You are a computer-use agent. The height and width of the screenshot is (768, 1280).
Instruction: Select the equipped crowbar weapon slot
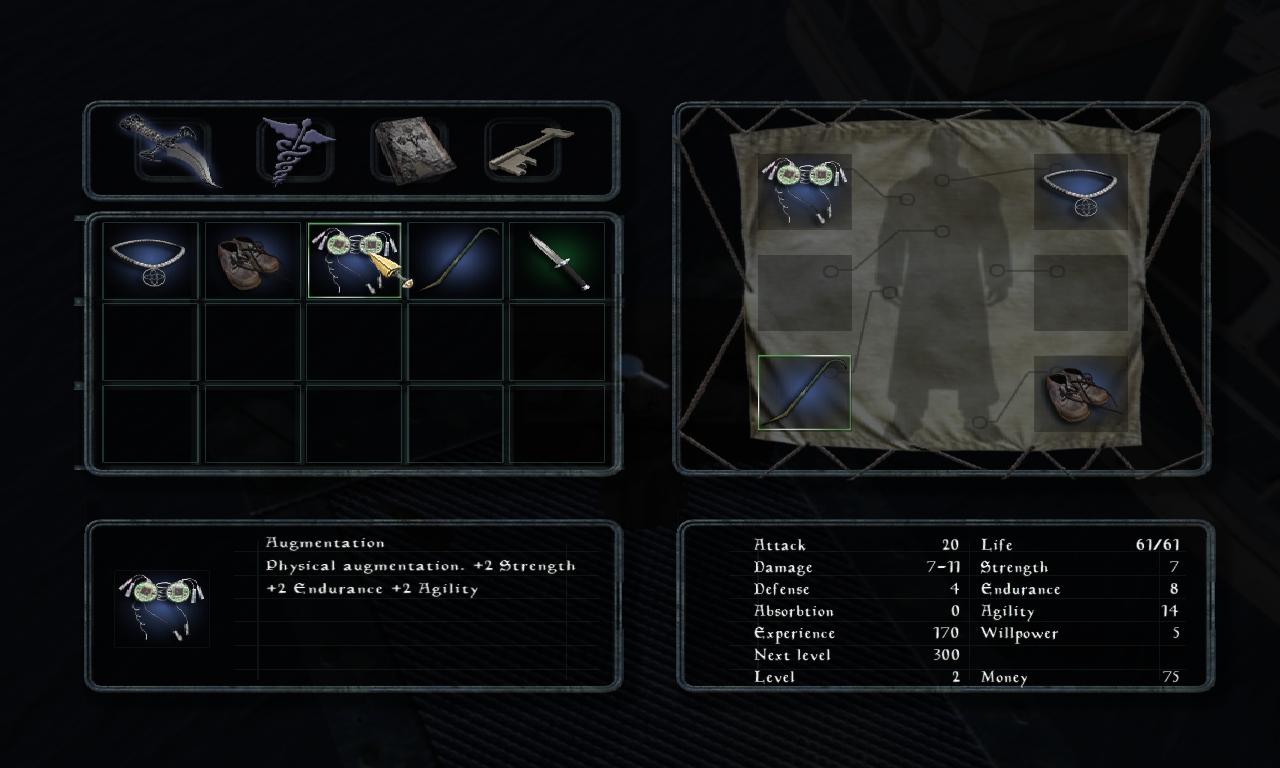coord(805,393)
